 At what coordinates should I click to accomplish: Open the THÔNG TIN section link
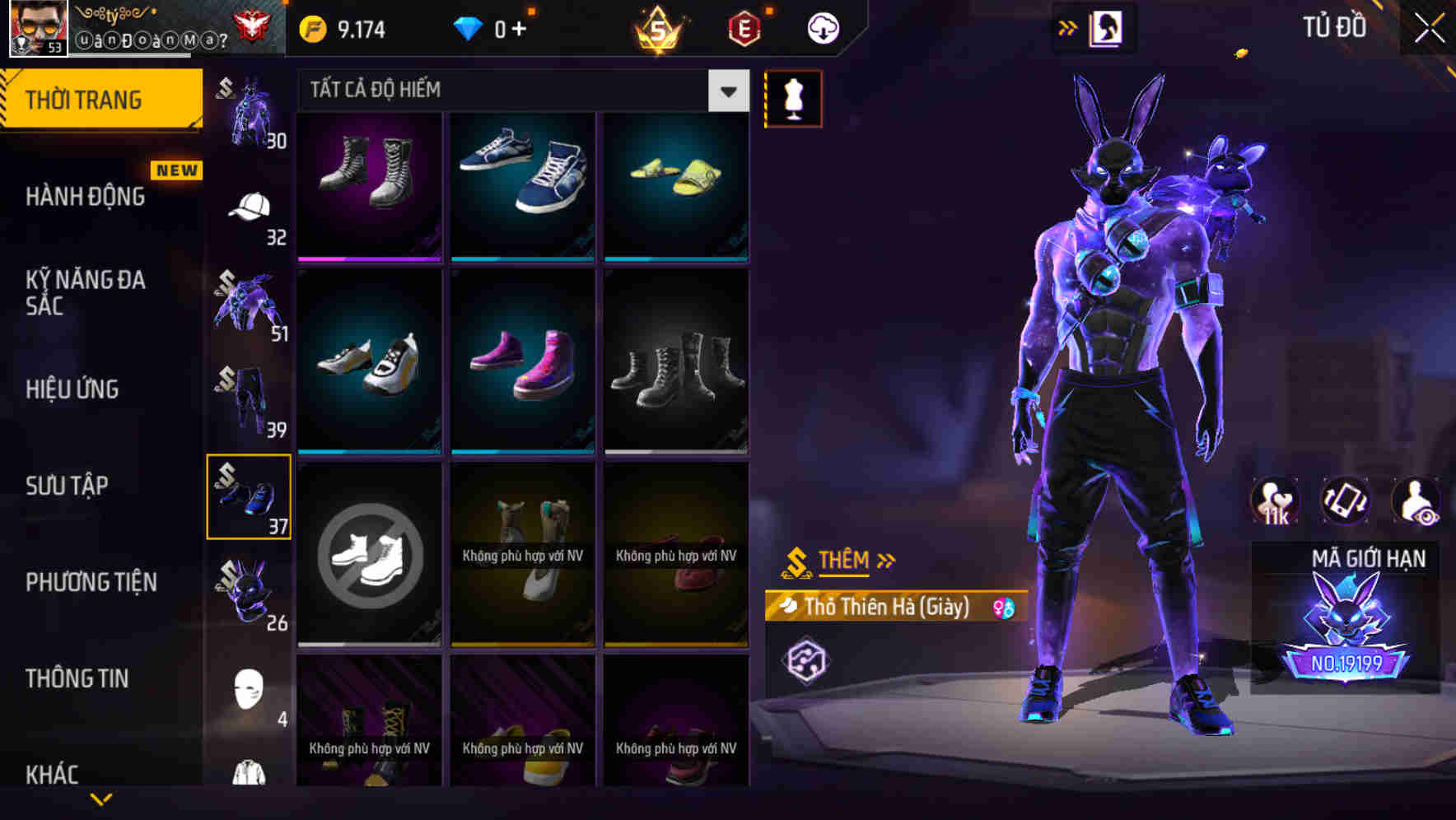78,678
